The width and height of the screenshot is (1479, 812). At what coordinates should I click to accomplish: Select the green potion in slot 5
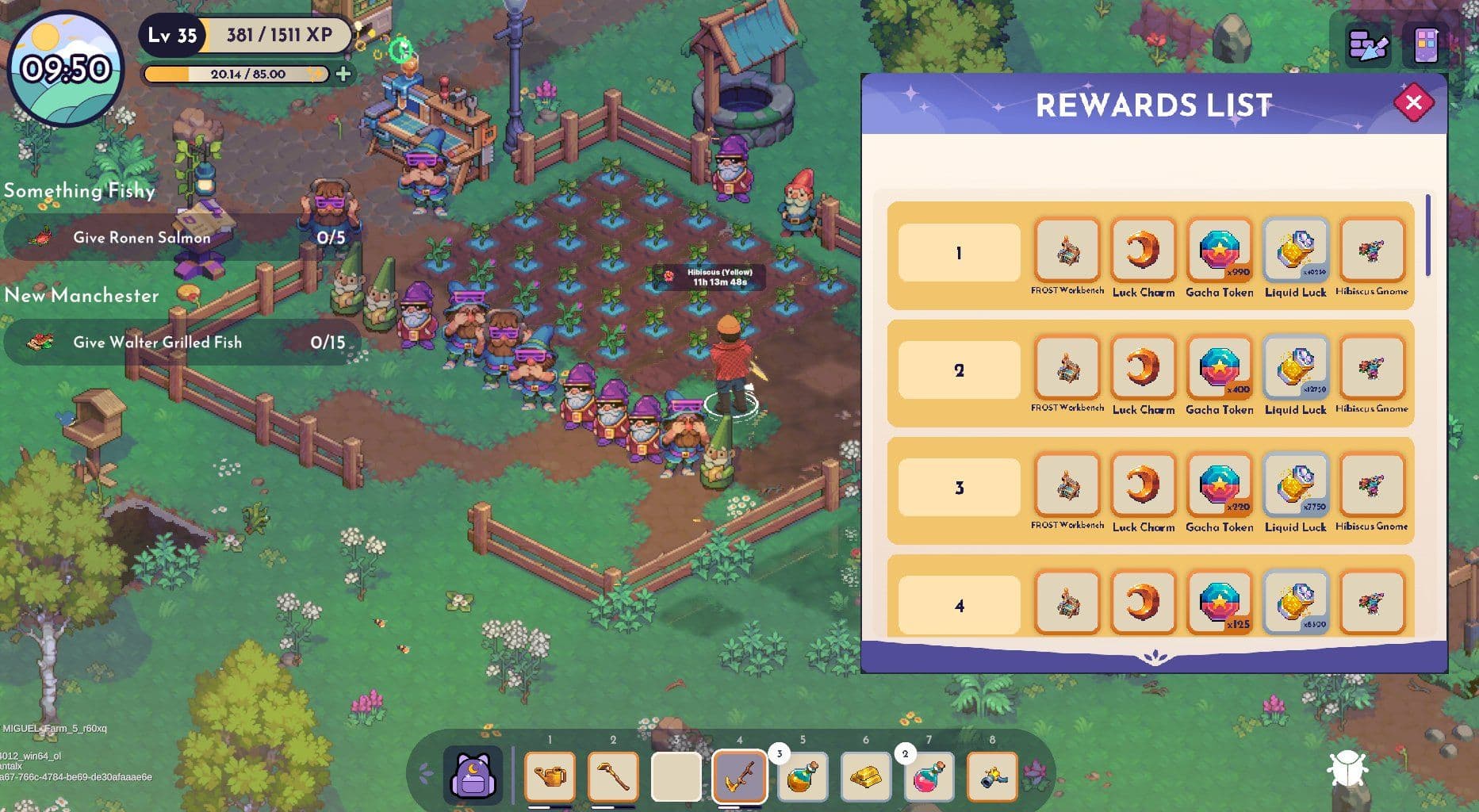point(803,776)
